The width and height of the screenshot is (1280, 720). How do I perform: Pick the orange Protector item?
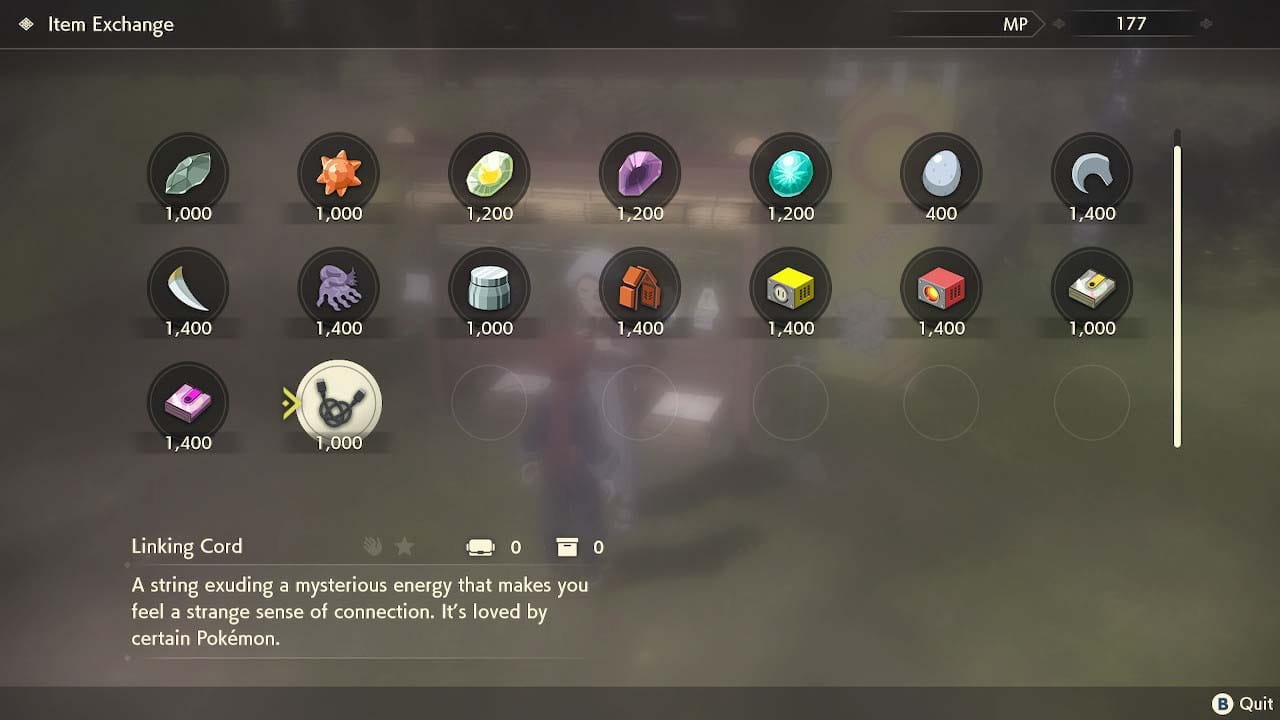point(640,290)
